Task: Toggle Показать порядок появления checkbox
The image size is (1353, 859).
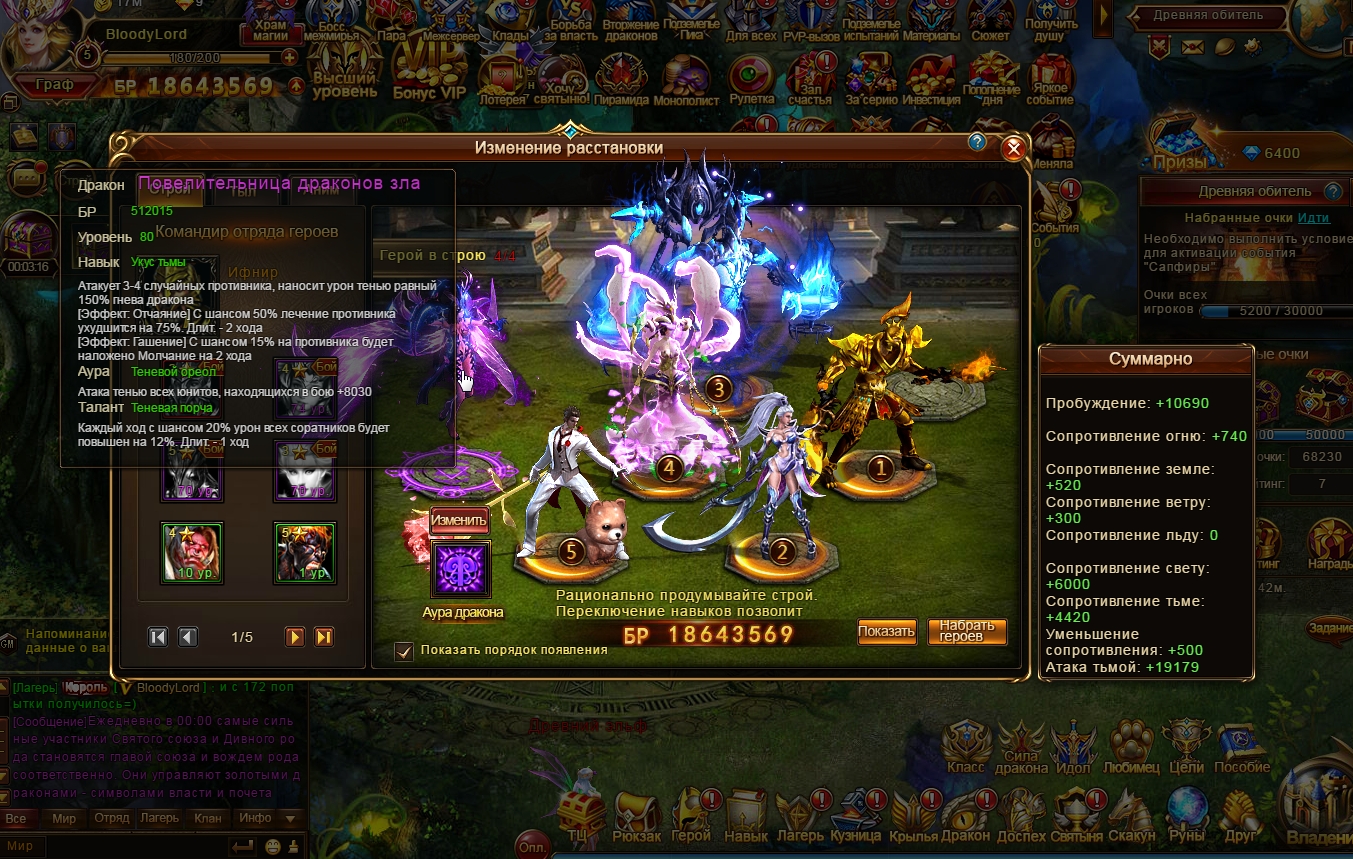Action: pyautogui.click(x=404, y=651)
